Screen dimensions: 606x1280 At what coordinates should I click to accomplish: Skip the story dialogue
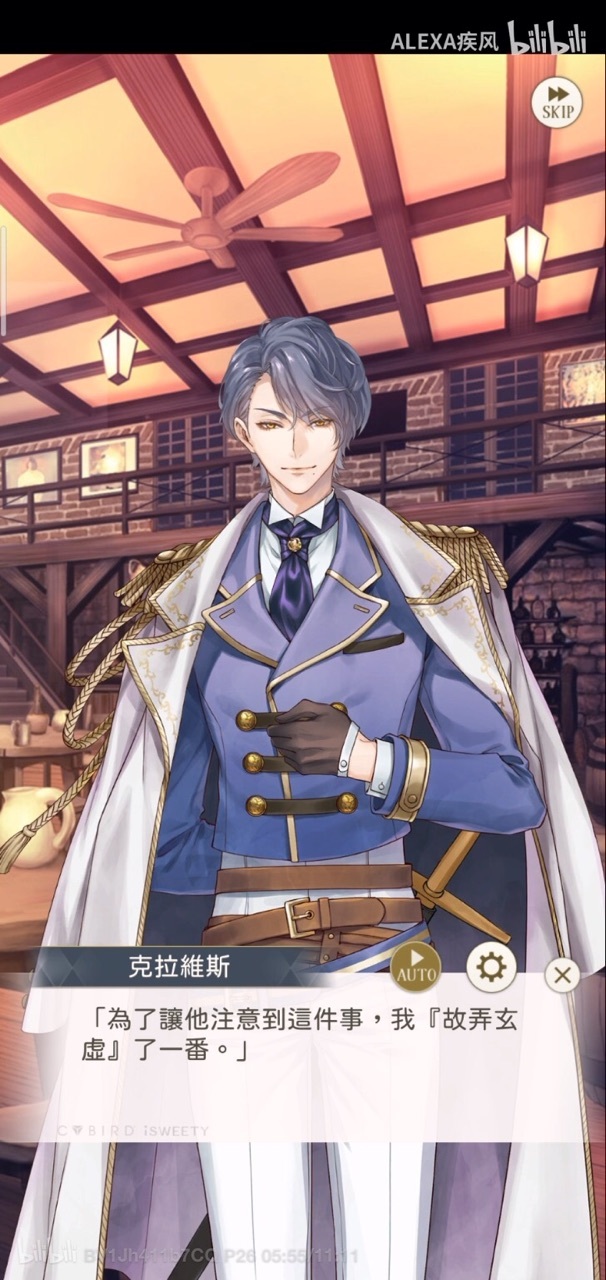point(558,101)
